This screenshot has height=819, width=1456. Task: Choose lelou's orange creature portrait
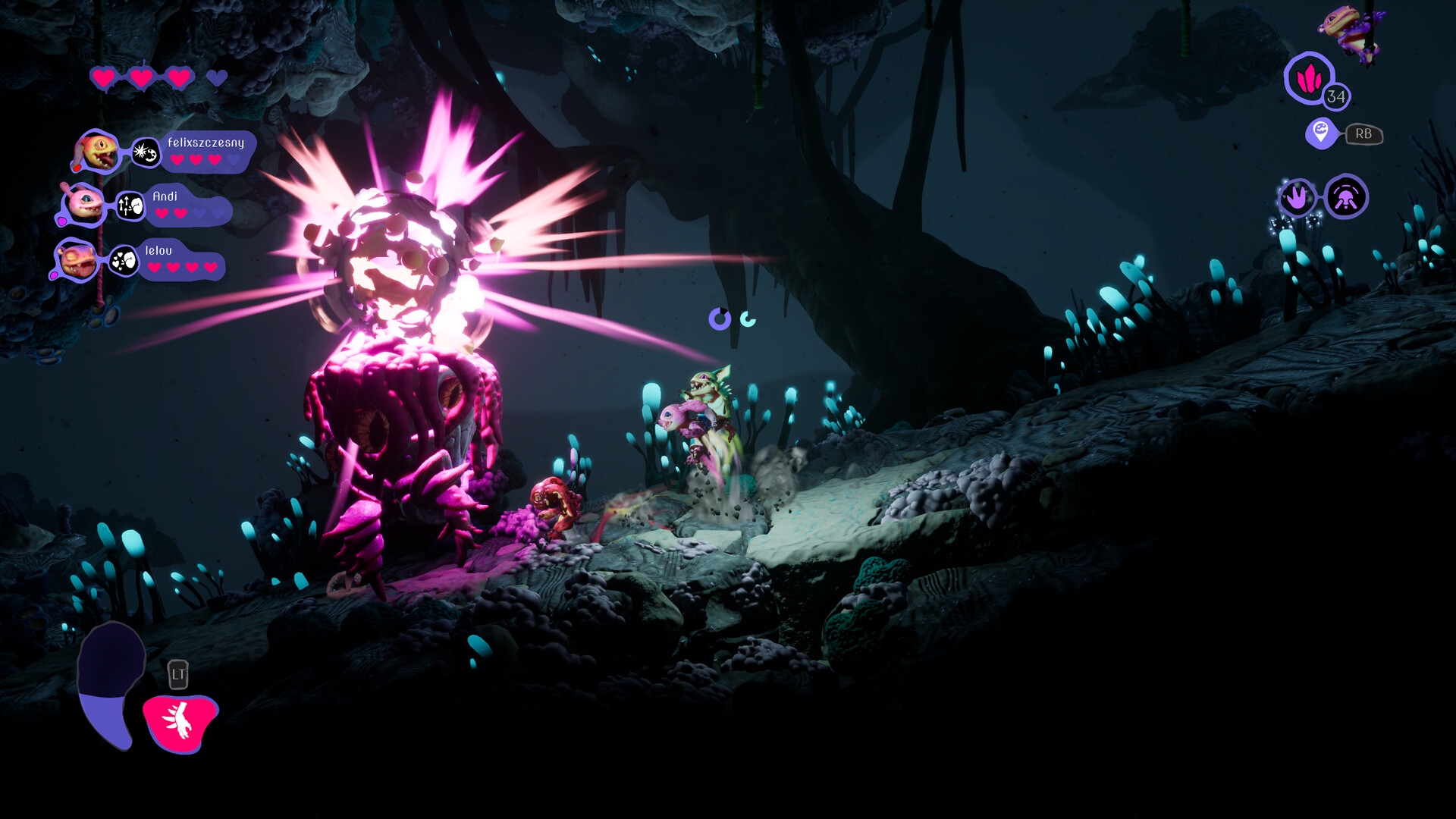click(77, 259)
